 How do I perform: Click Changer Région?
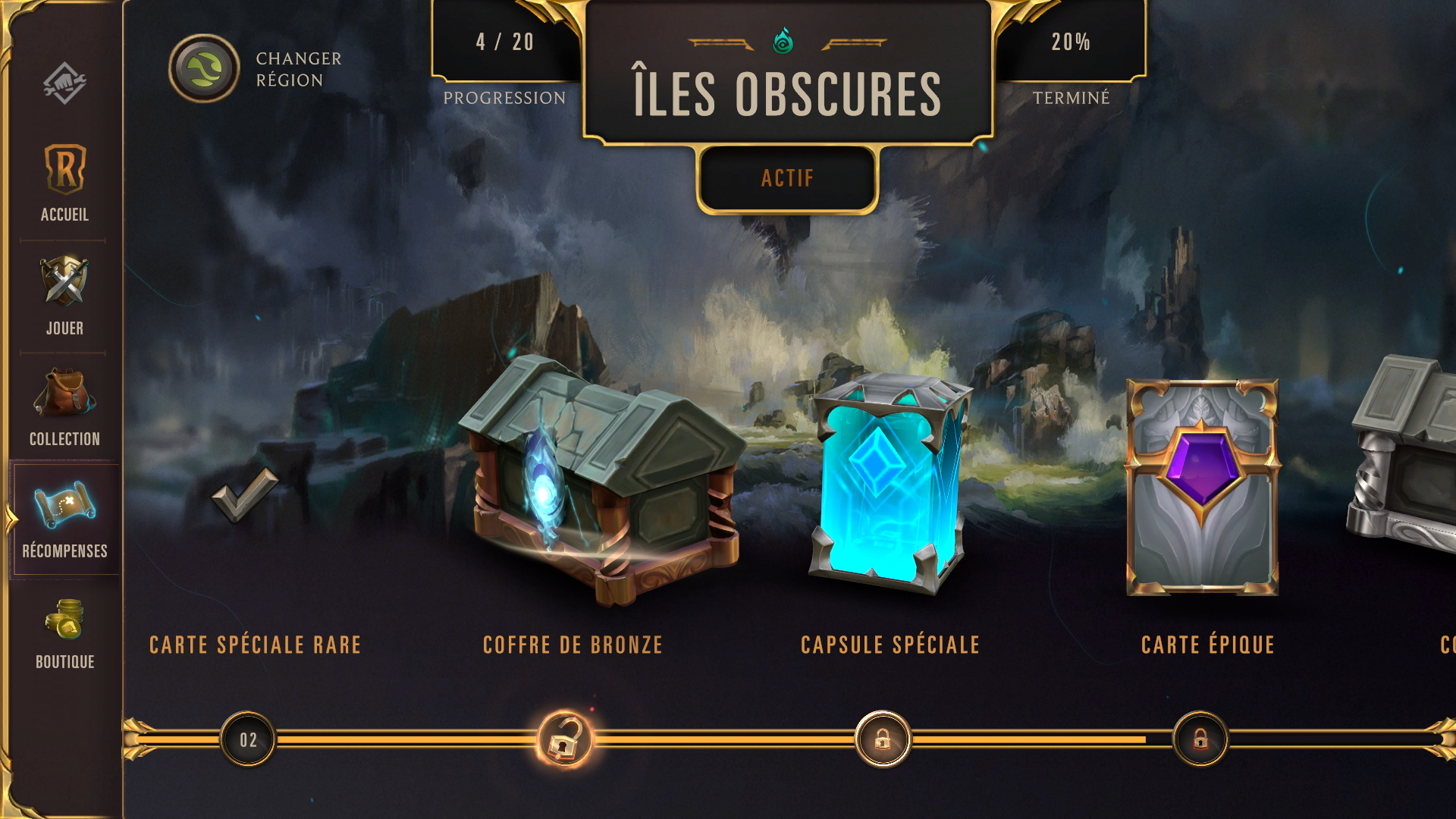point(296,67)
